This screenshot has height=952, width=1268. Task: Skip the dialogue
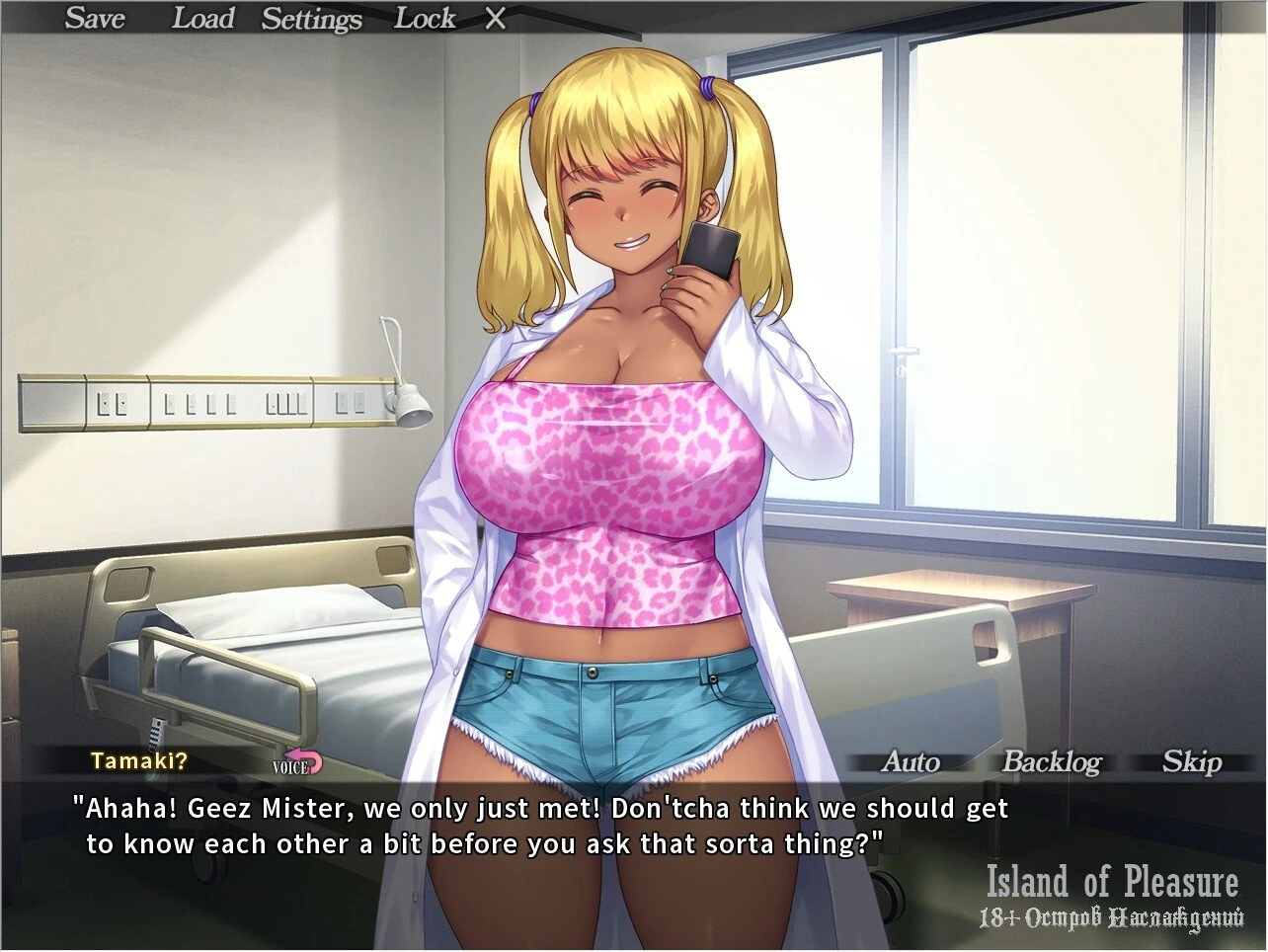(1191, 761)
